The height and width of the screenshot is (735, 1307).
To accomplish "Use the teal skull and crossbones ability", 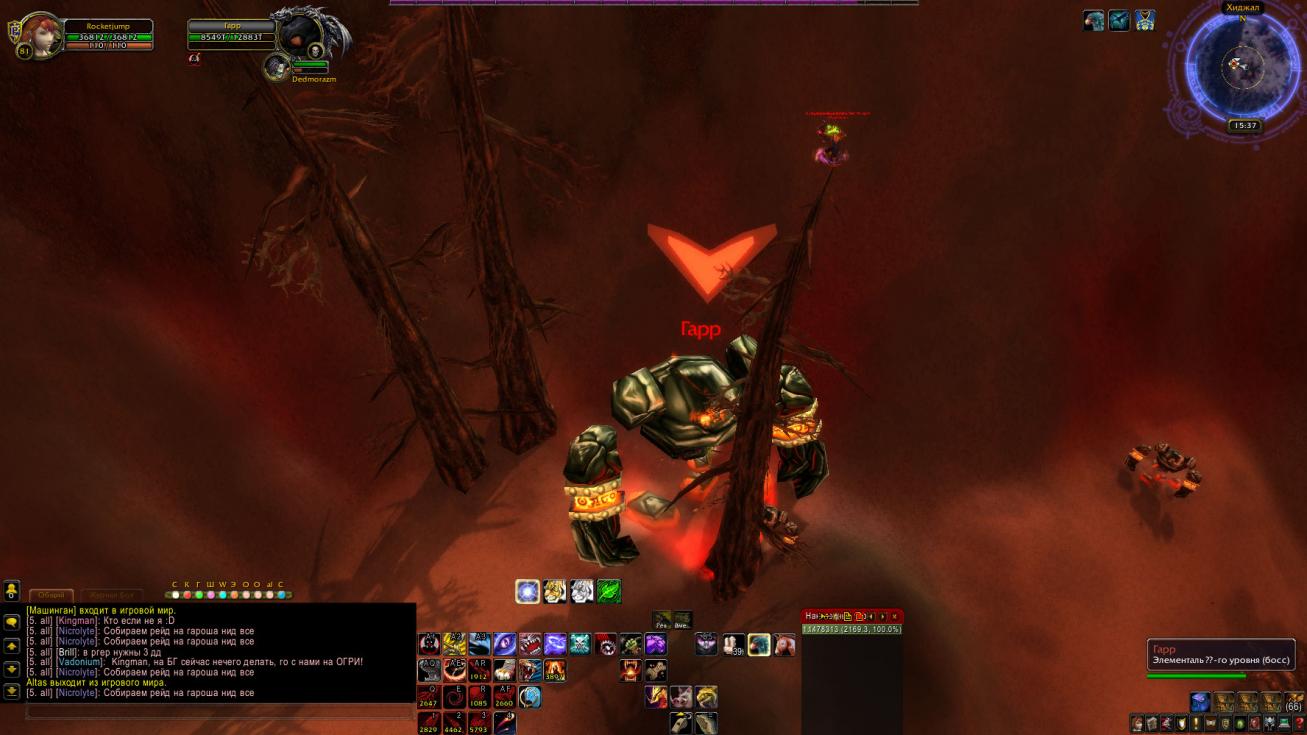I will (x=580, y=644).
